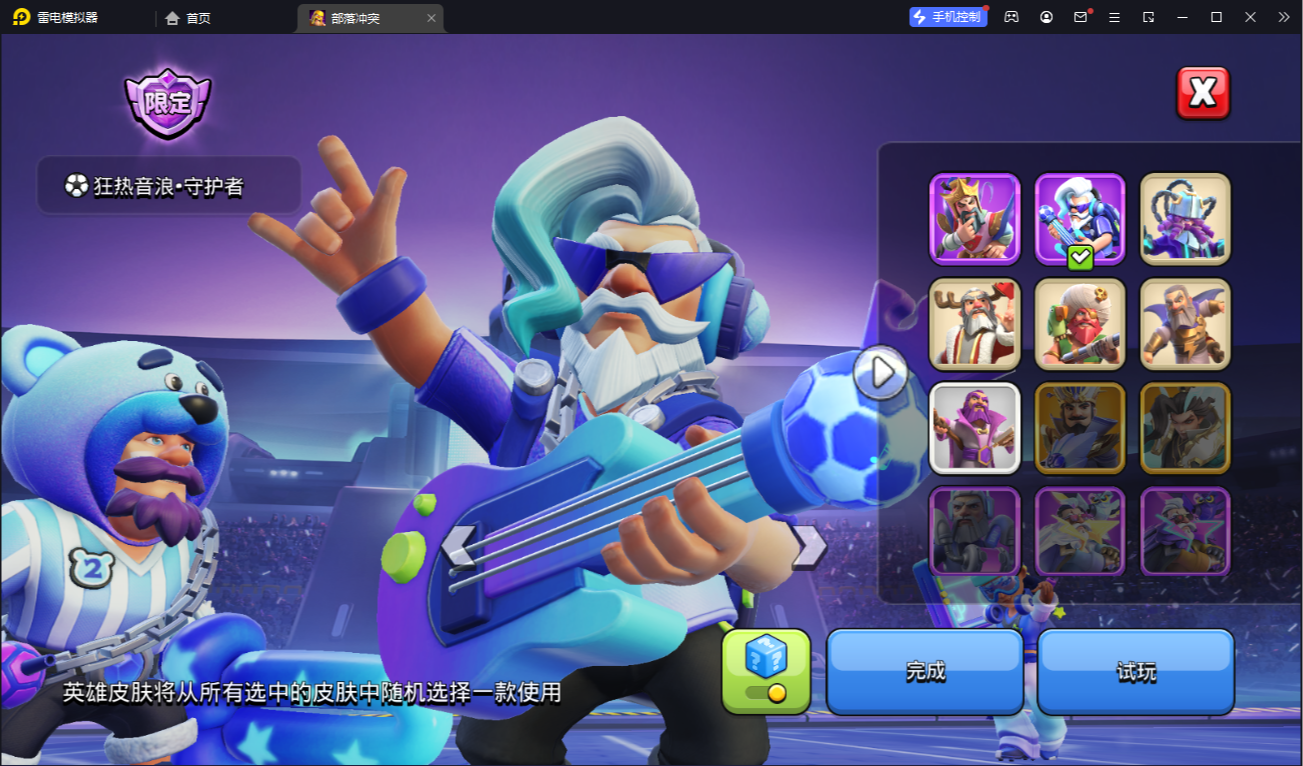Open the emulator 手机控制 panel
The width and height of the screenshot is (1303, 766).
click(948, 17)
